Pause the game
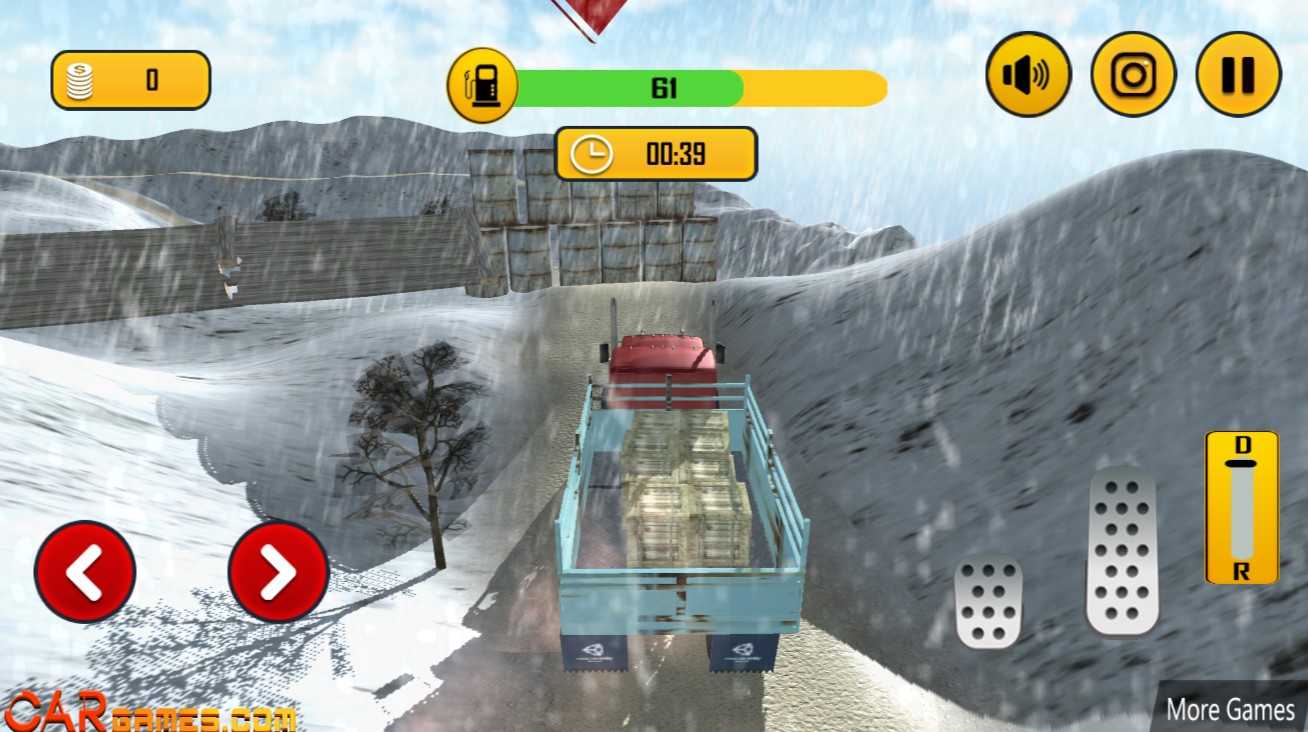Screen dimensions: 1308x732 click(x=1238, y=74)
